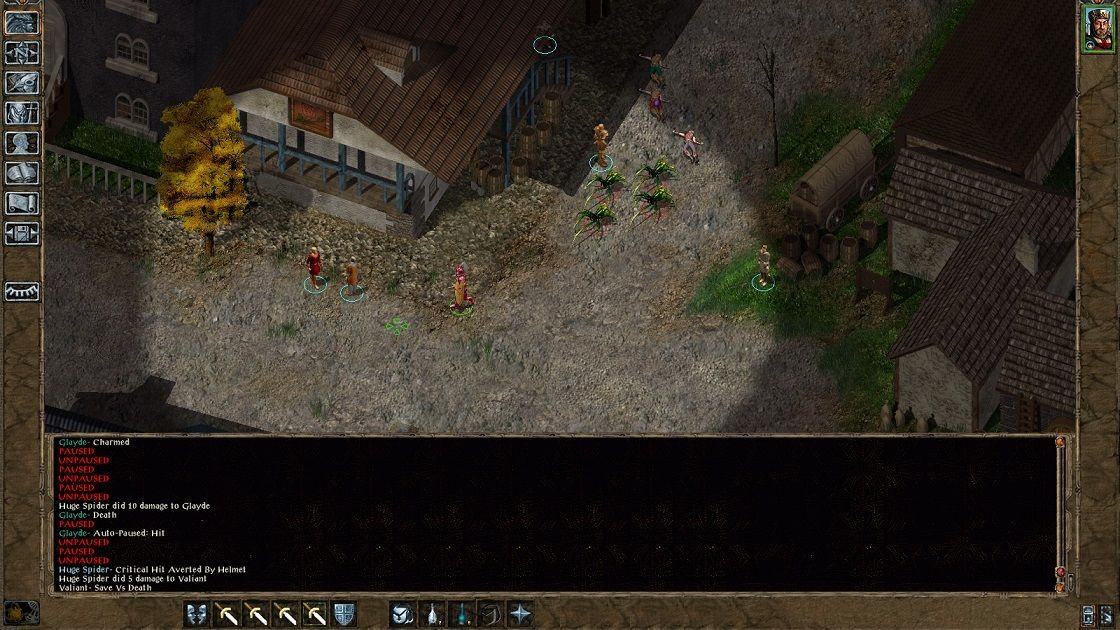Open the options menu with the floppy disk icon
This screenshot has height=630, width=1120.
22,234
